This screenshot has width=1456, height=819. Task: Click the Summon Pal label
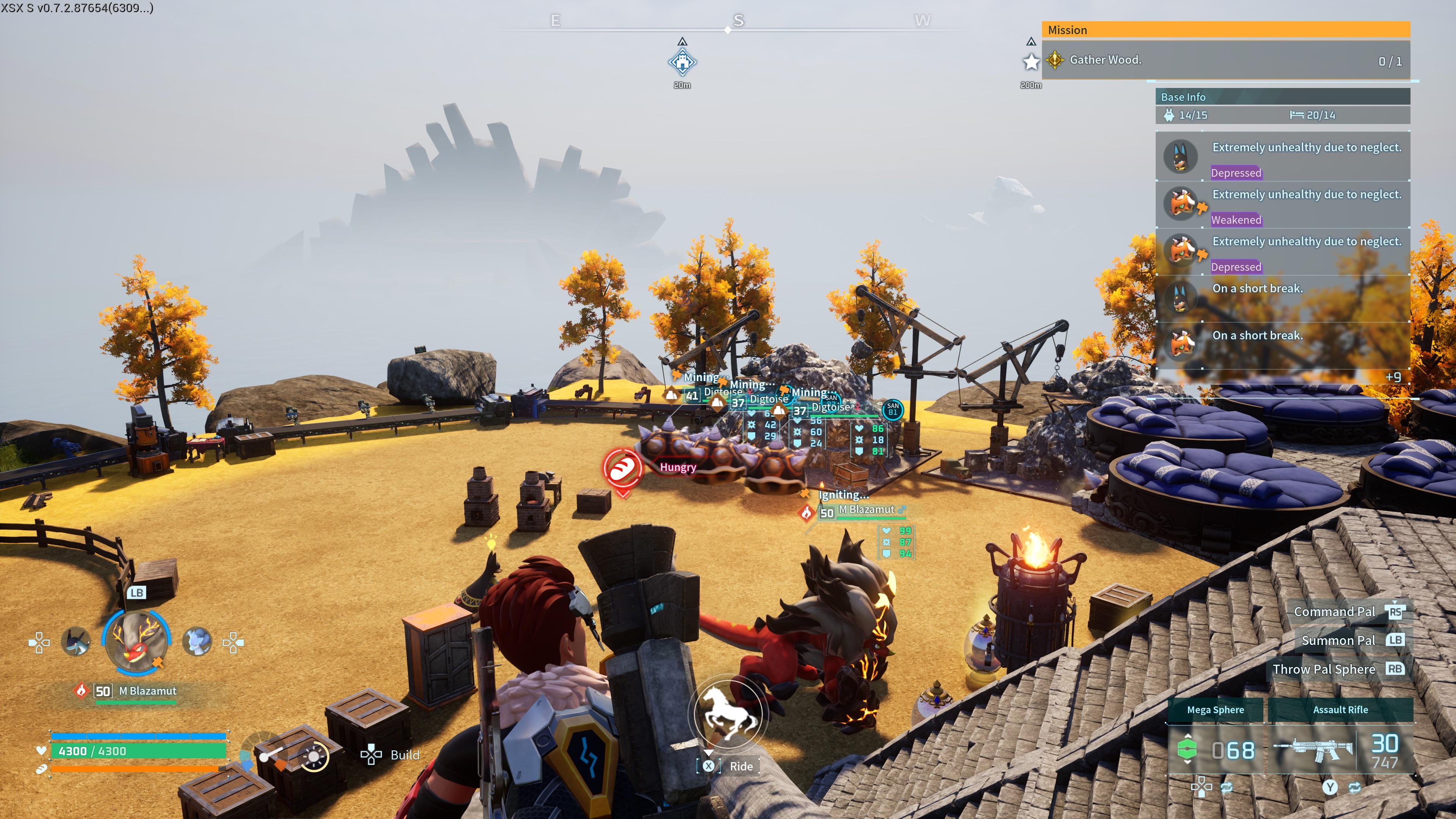[1338, 640]
